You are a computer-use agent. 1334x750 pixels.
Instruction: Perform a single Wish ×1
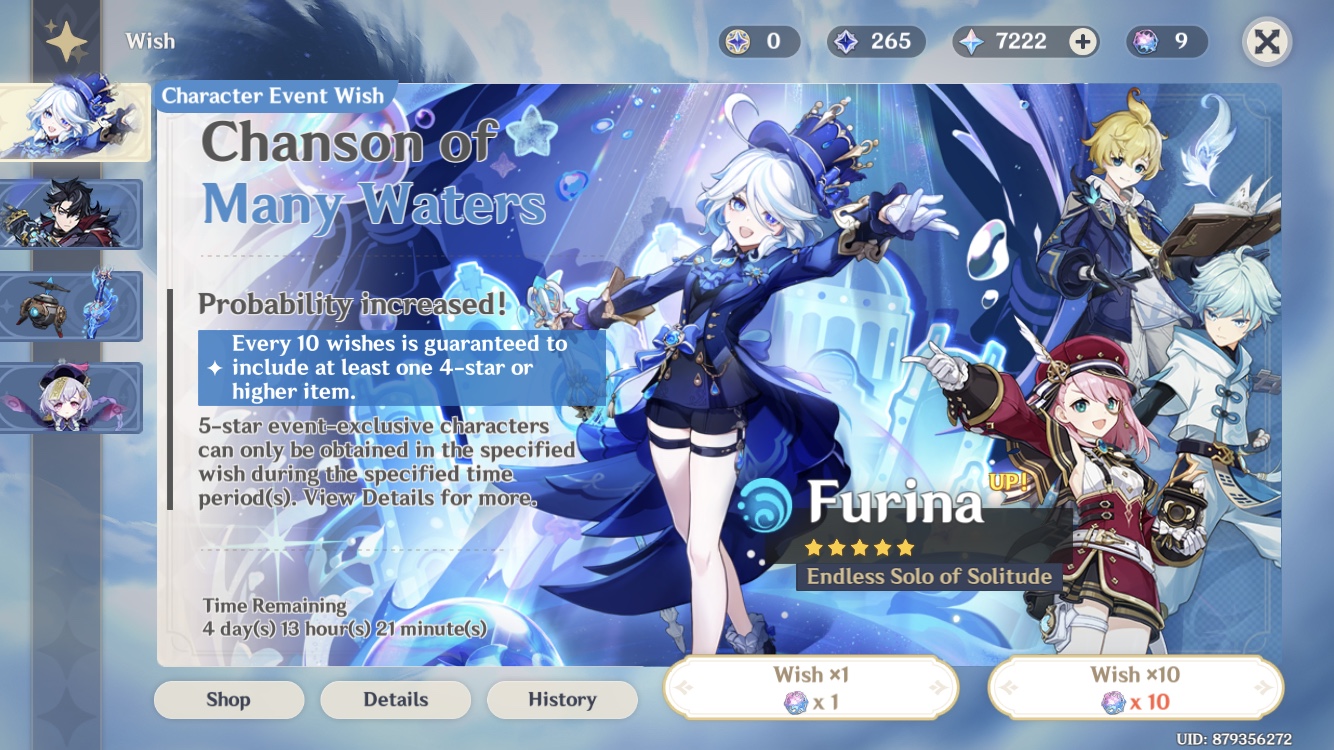click(810, 687)
